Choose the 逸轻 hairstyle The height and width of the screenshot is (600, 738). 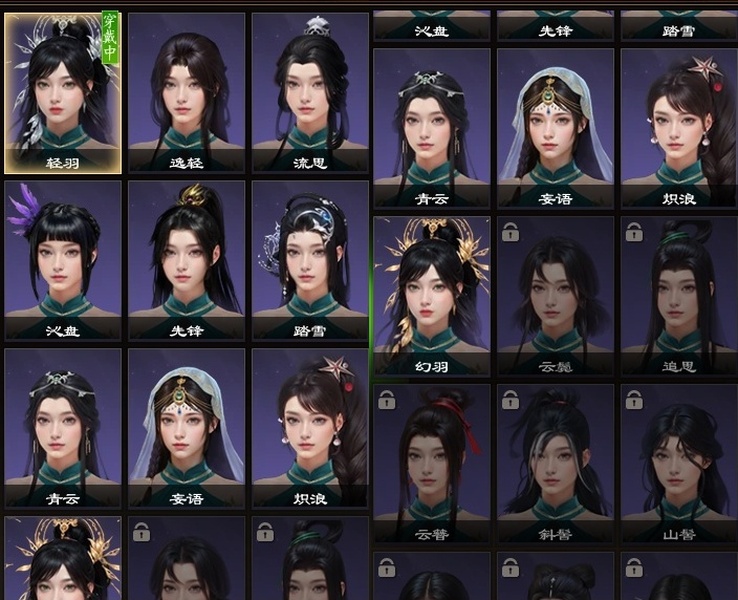[x=186, y=92]
